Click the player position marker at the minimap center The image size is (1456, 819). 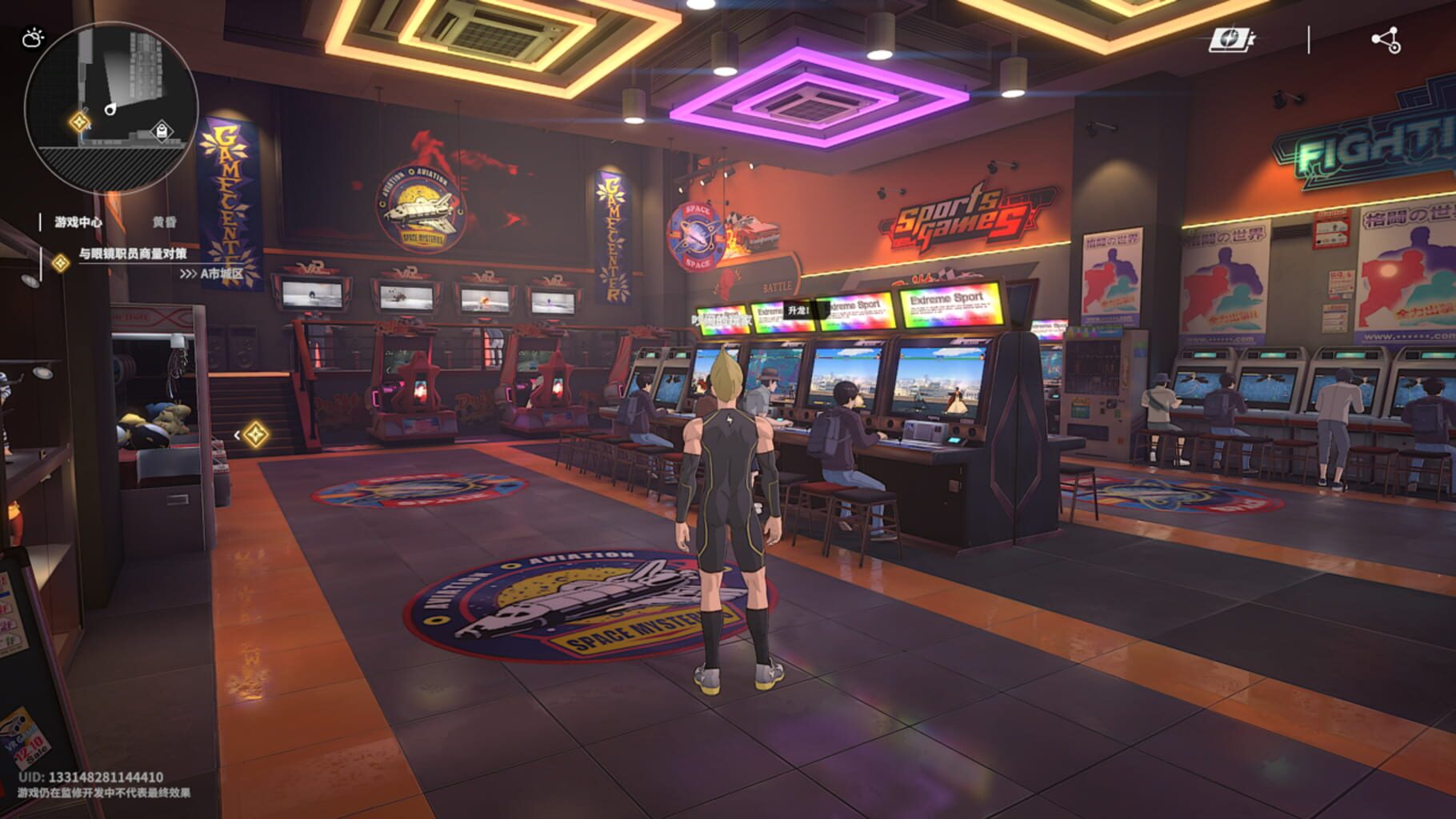coord(111,109)
